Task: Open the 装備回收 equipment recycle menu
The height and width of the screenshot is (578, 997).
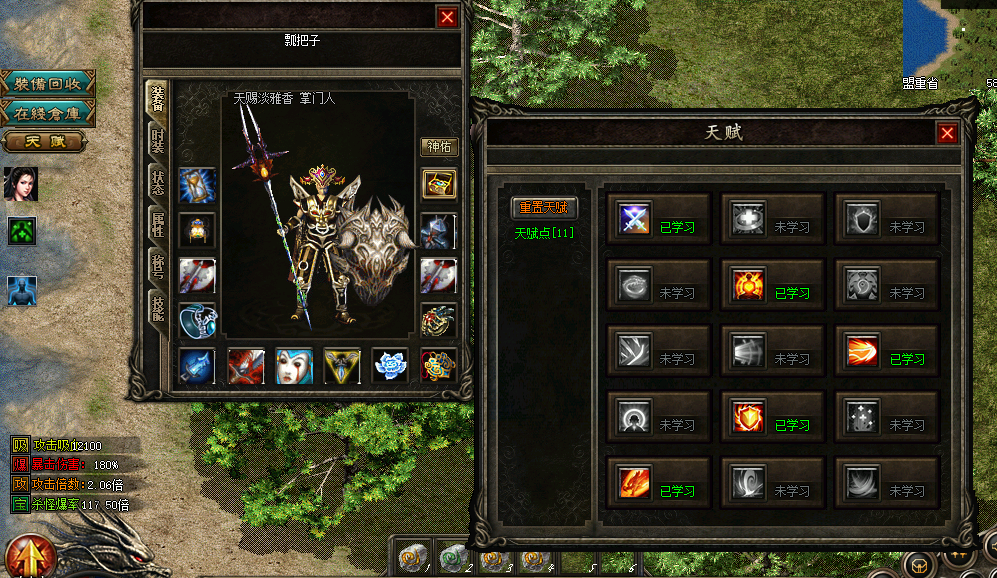Action: (47, 83)
